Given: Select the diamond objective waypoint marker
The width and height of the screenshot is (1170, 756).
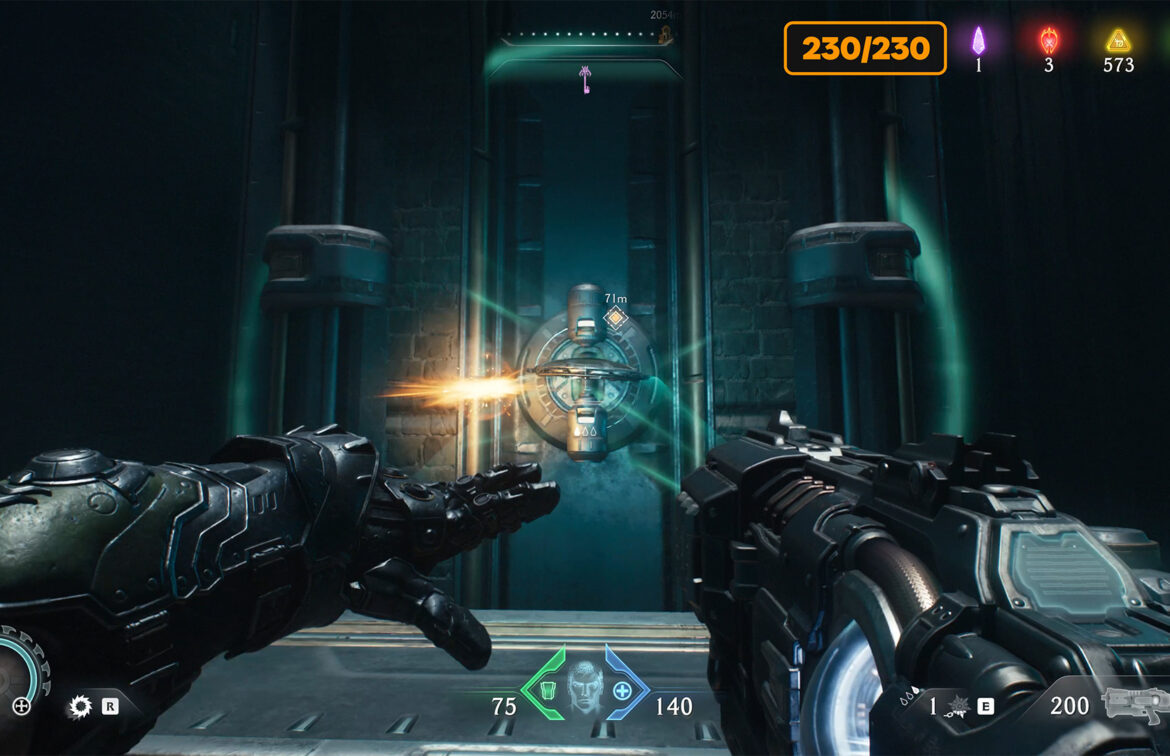Looking at the screenshot, I should point(616,318).
